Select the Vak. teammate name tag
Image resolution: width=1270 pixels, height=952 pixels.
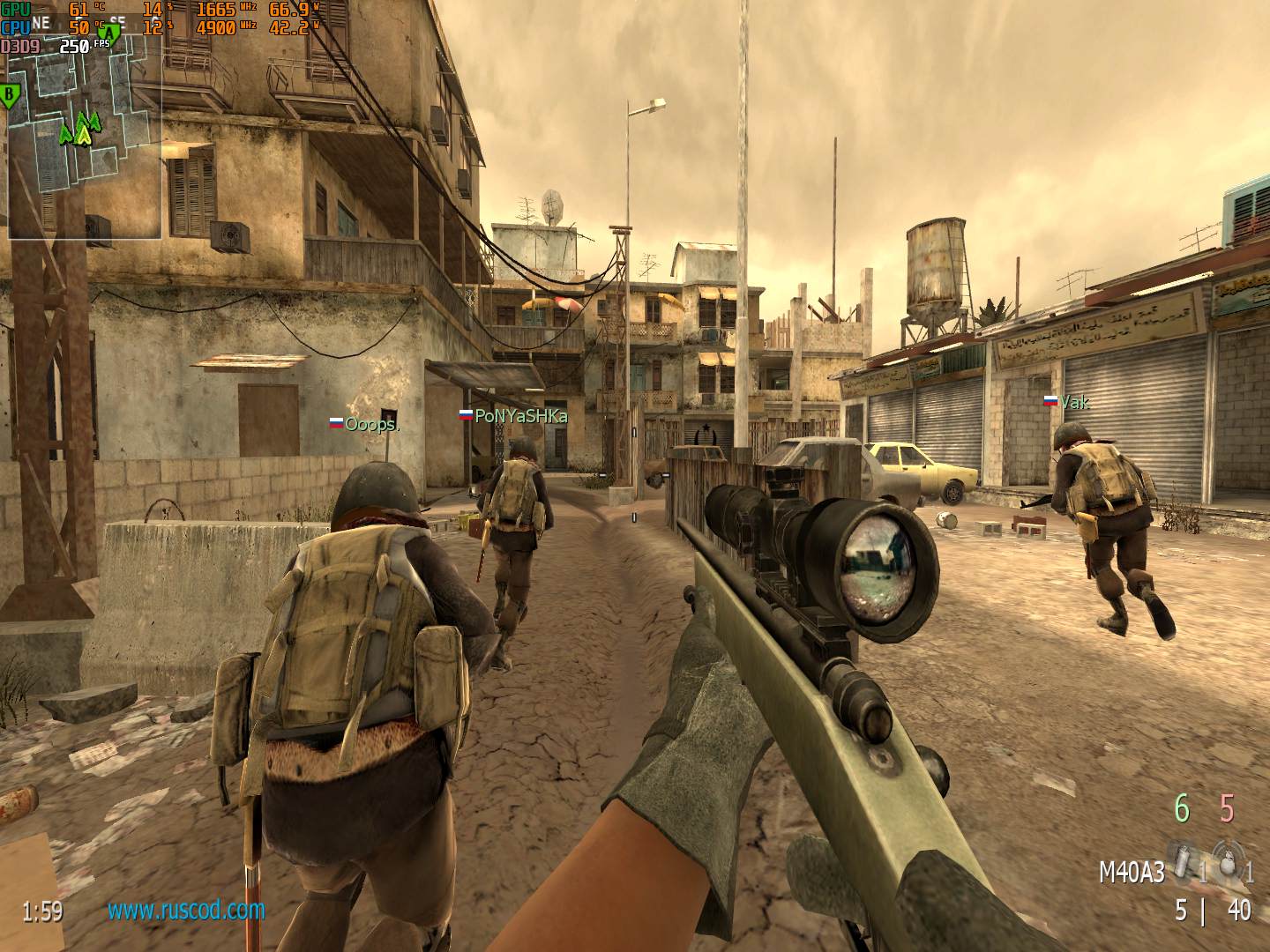1073,403
